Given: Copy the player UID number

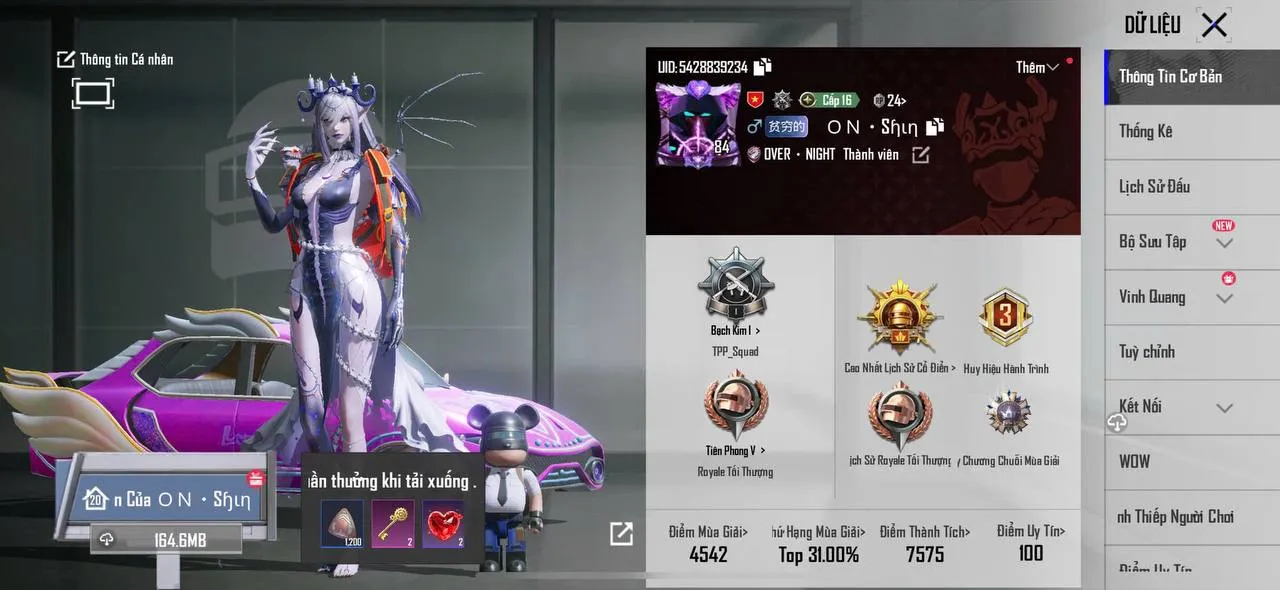Looking at the screenshot, I should pyautogui.click(x=763, y=67).
